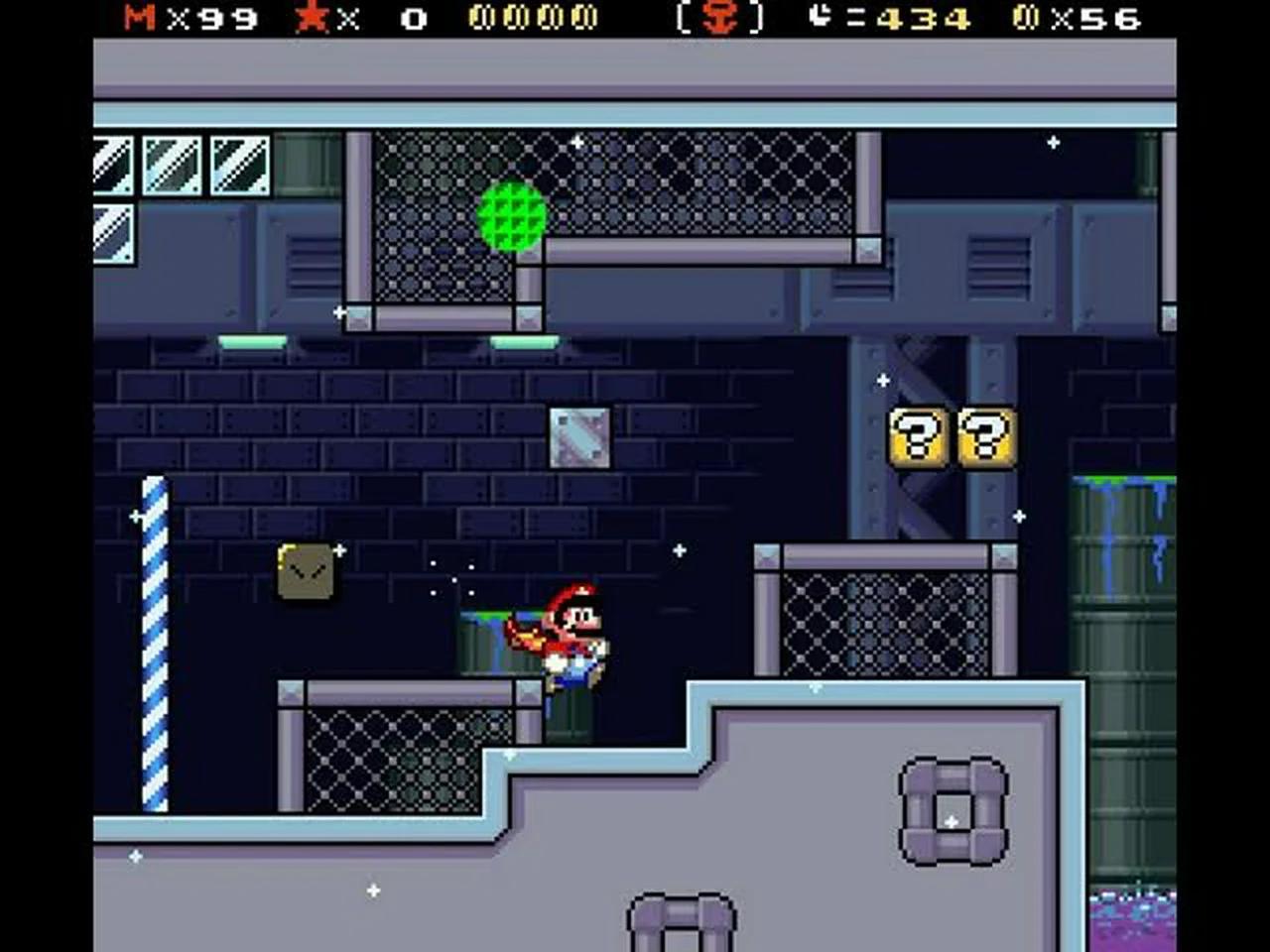Click the green wireframe ball on the fence
This screenshot has height=952, width=1270.
(x=512, y=216)
